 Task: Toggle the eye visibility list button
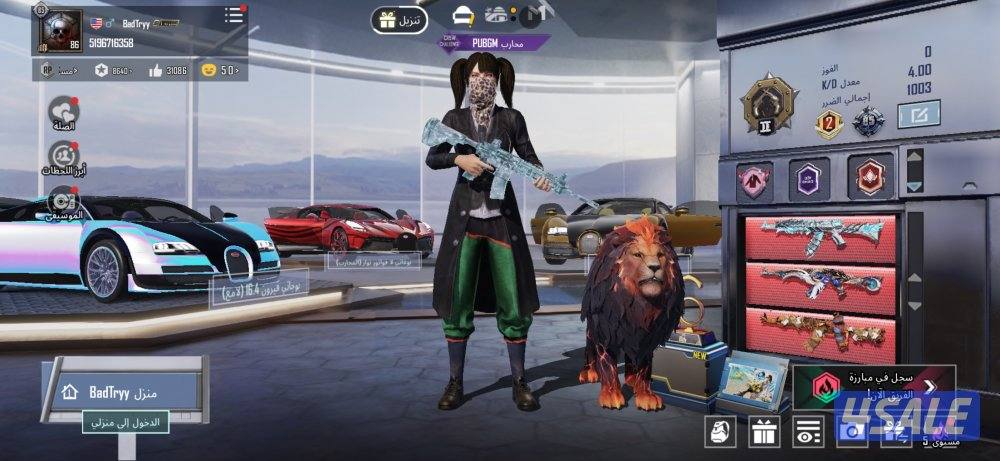[808, 433]
